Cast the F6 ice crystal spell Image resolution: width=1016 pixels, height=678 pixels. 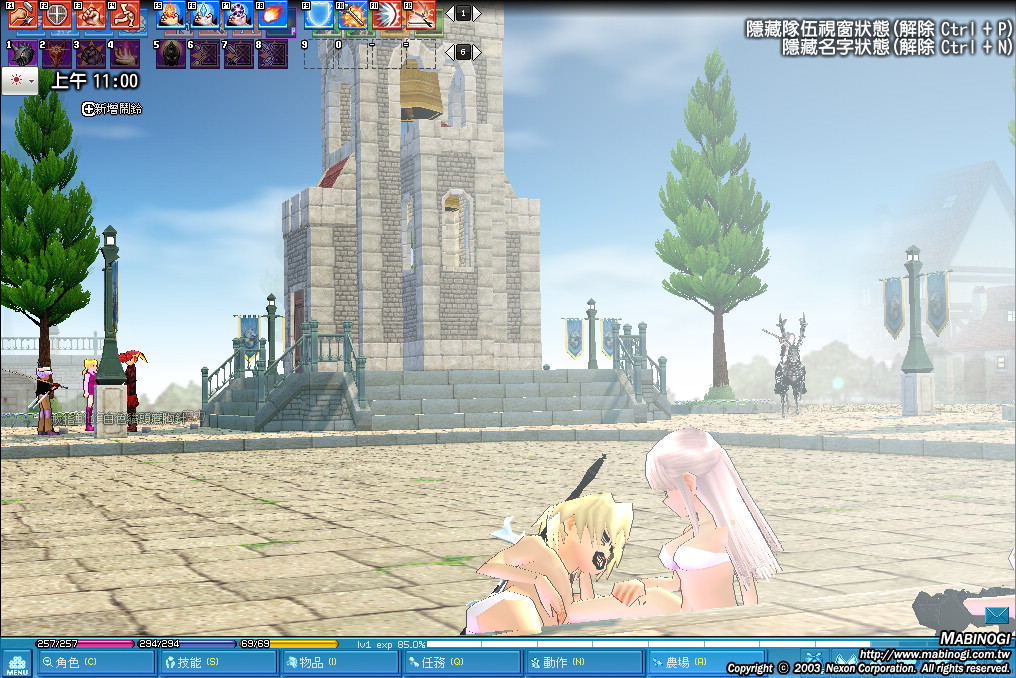[x=205, y=15]
